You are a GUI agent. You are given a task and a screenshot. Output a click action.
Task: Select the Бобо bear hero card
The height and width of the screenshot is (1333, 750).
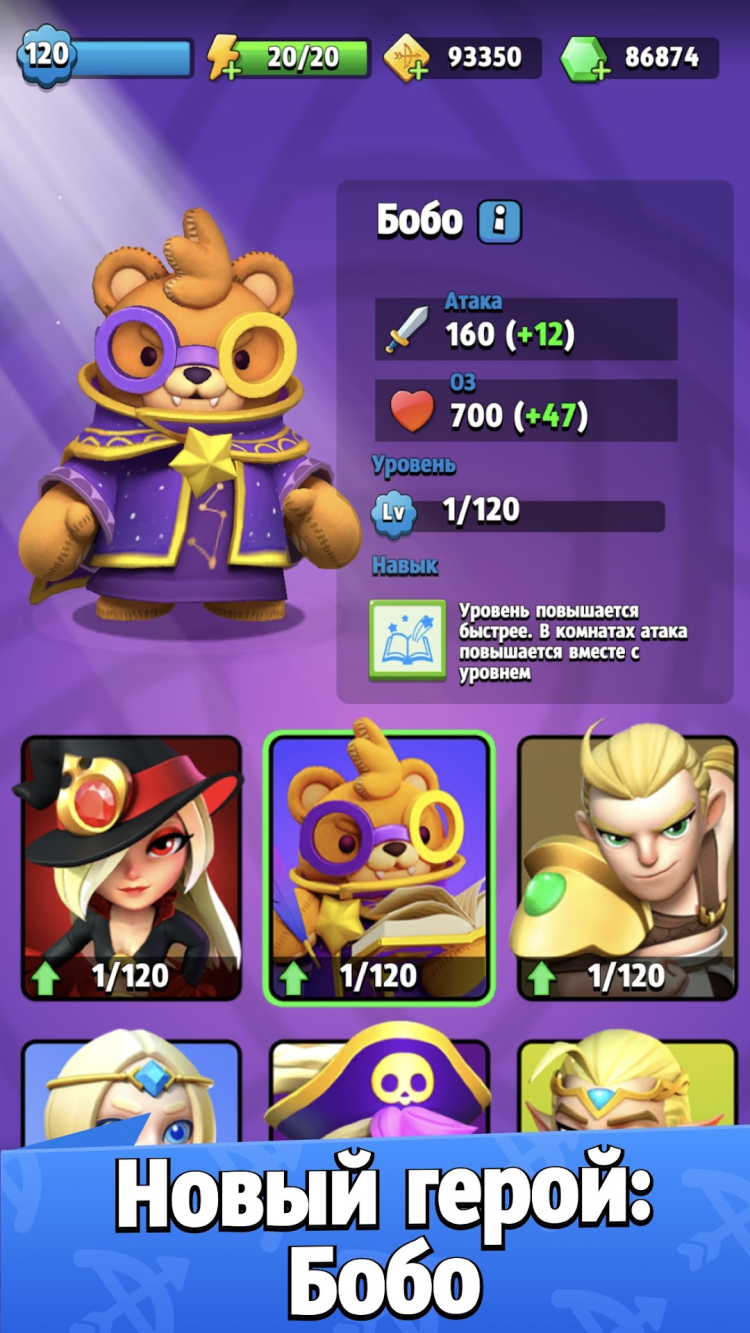click(x=379, y=868)
